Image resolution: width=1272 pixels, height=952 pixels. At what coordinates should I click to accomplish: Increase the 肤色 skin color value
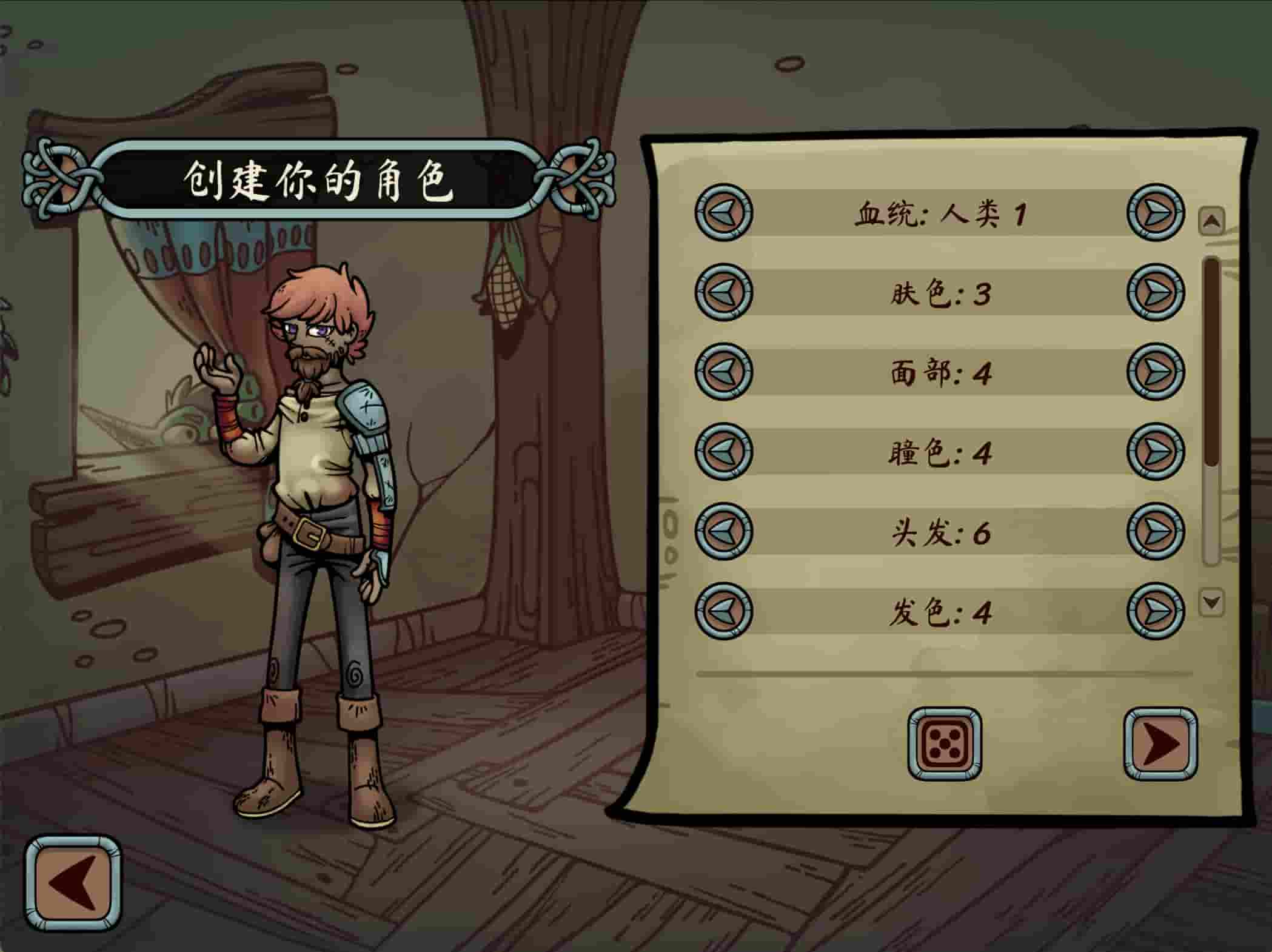[x=1156, y=292]
